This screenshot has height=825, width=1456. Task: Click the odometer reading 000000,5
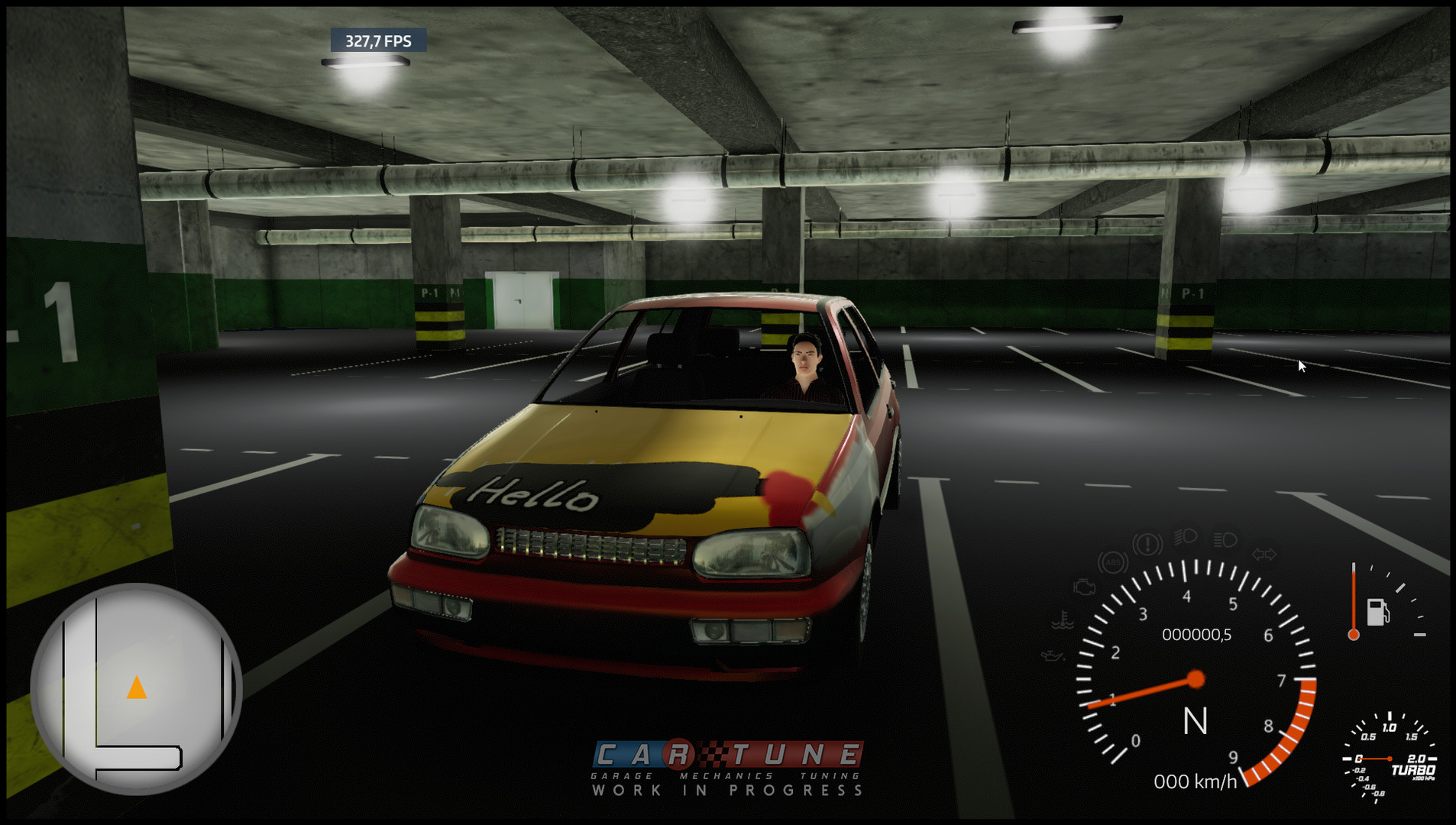pos(1196,636)
